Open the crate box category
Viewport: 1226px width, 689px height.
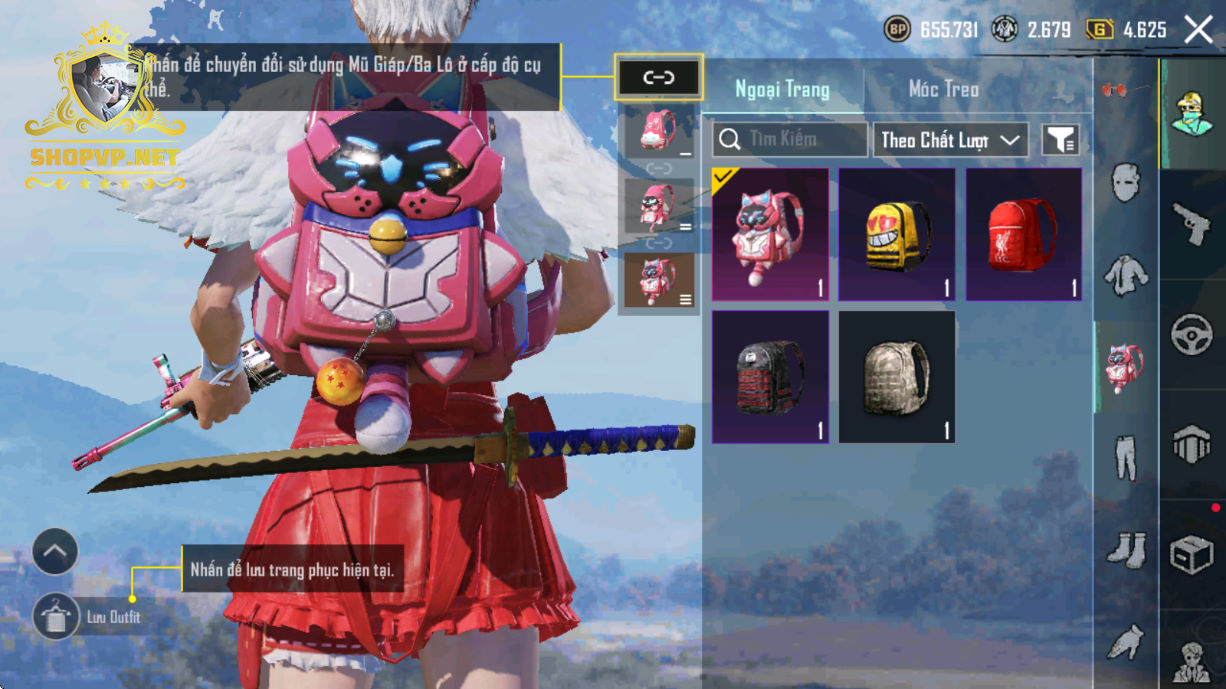click(1191, 552)
